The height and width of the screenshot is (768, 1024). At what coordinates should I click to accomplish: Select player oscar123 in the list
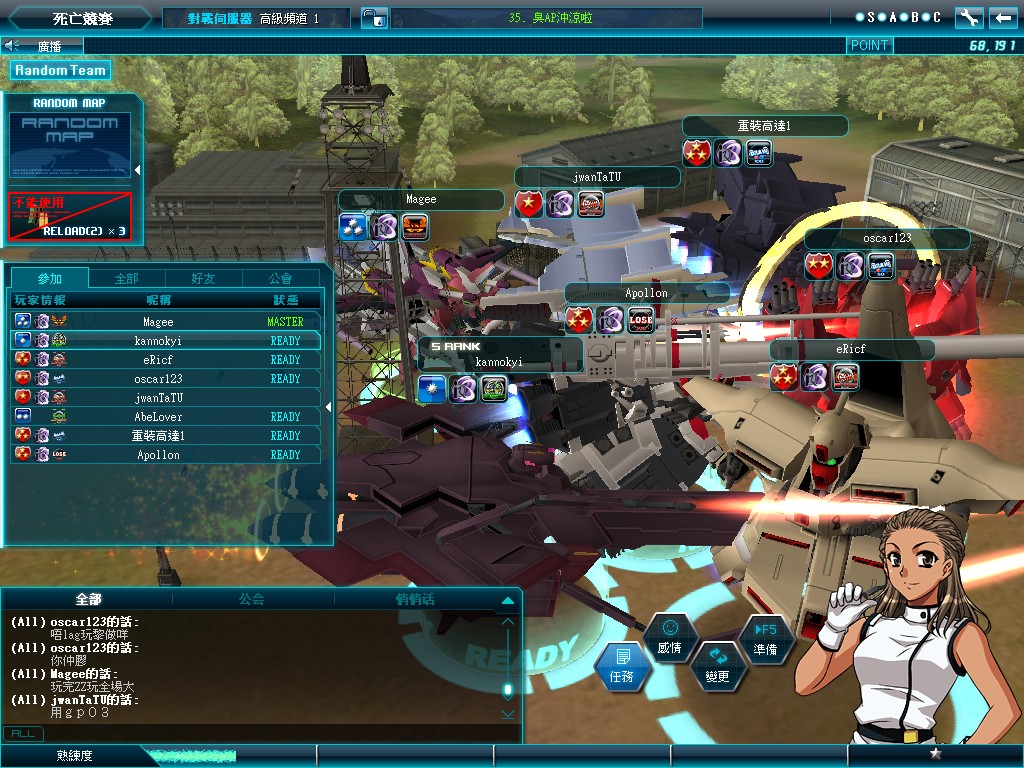click(x=158, y=379)
